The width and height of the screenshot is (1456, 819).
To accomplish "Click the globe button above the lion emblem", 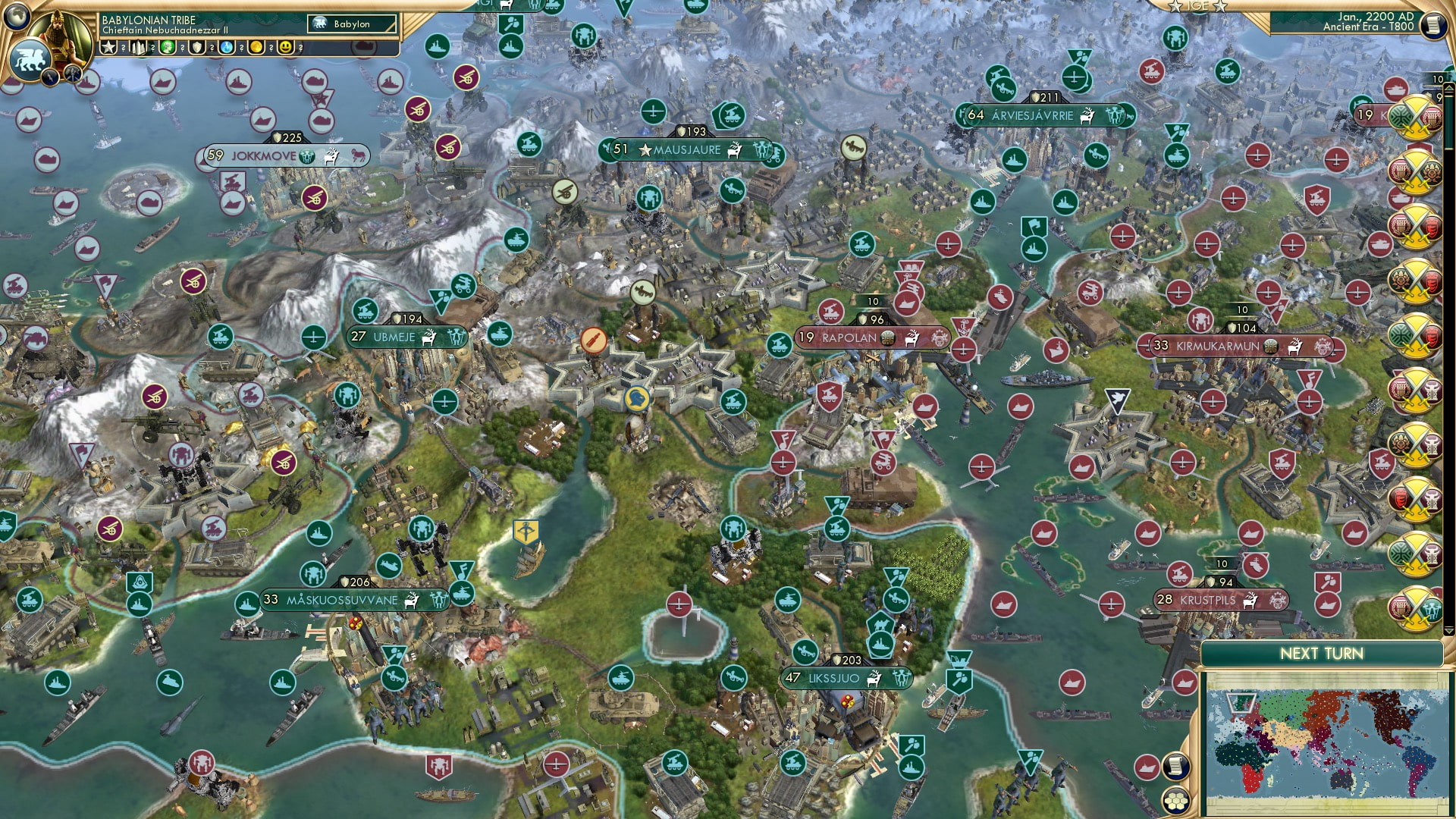I will [18, 16].
